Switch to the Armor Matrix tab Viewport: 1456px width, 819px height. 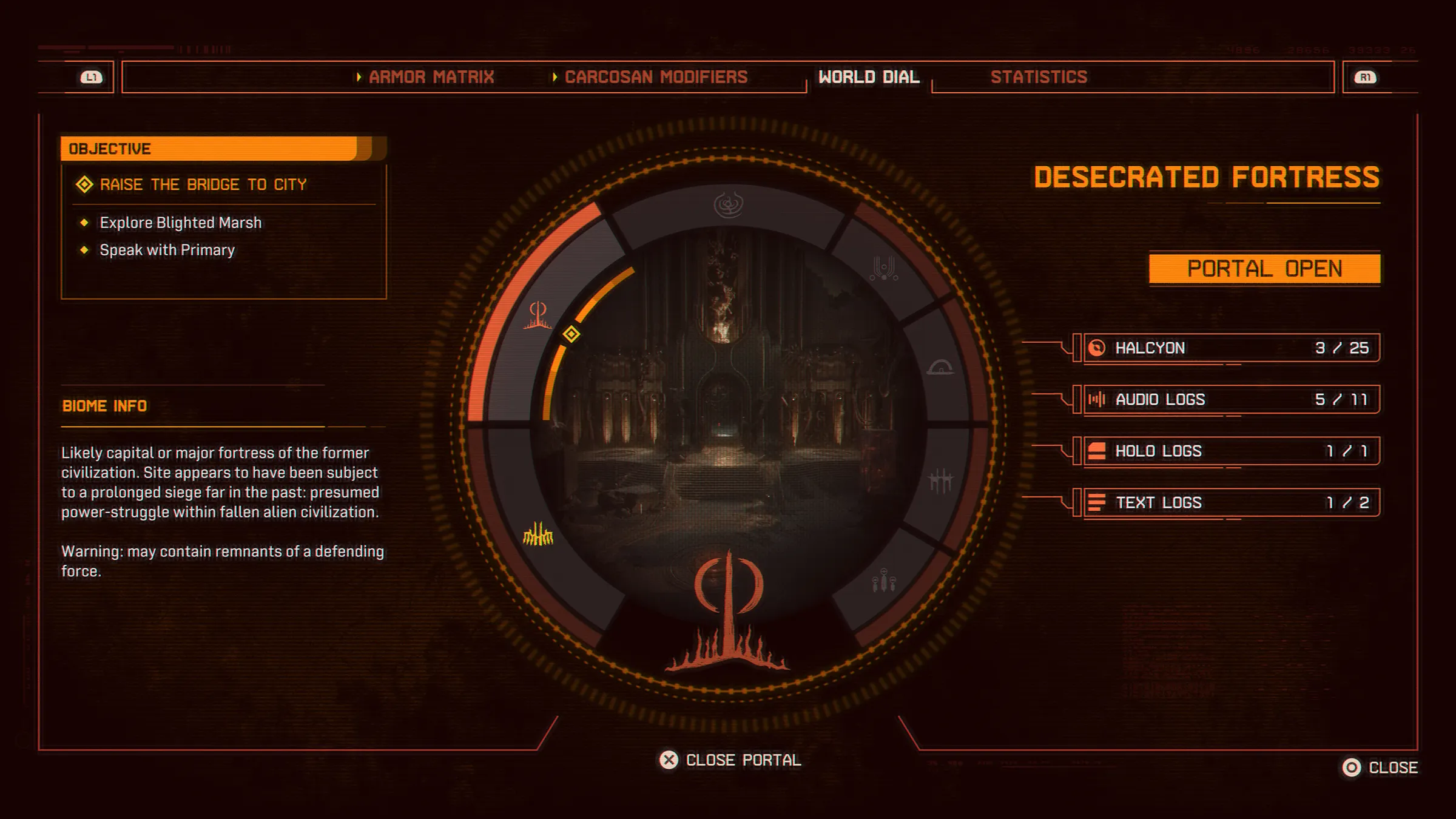point(431,77)
